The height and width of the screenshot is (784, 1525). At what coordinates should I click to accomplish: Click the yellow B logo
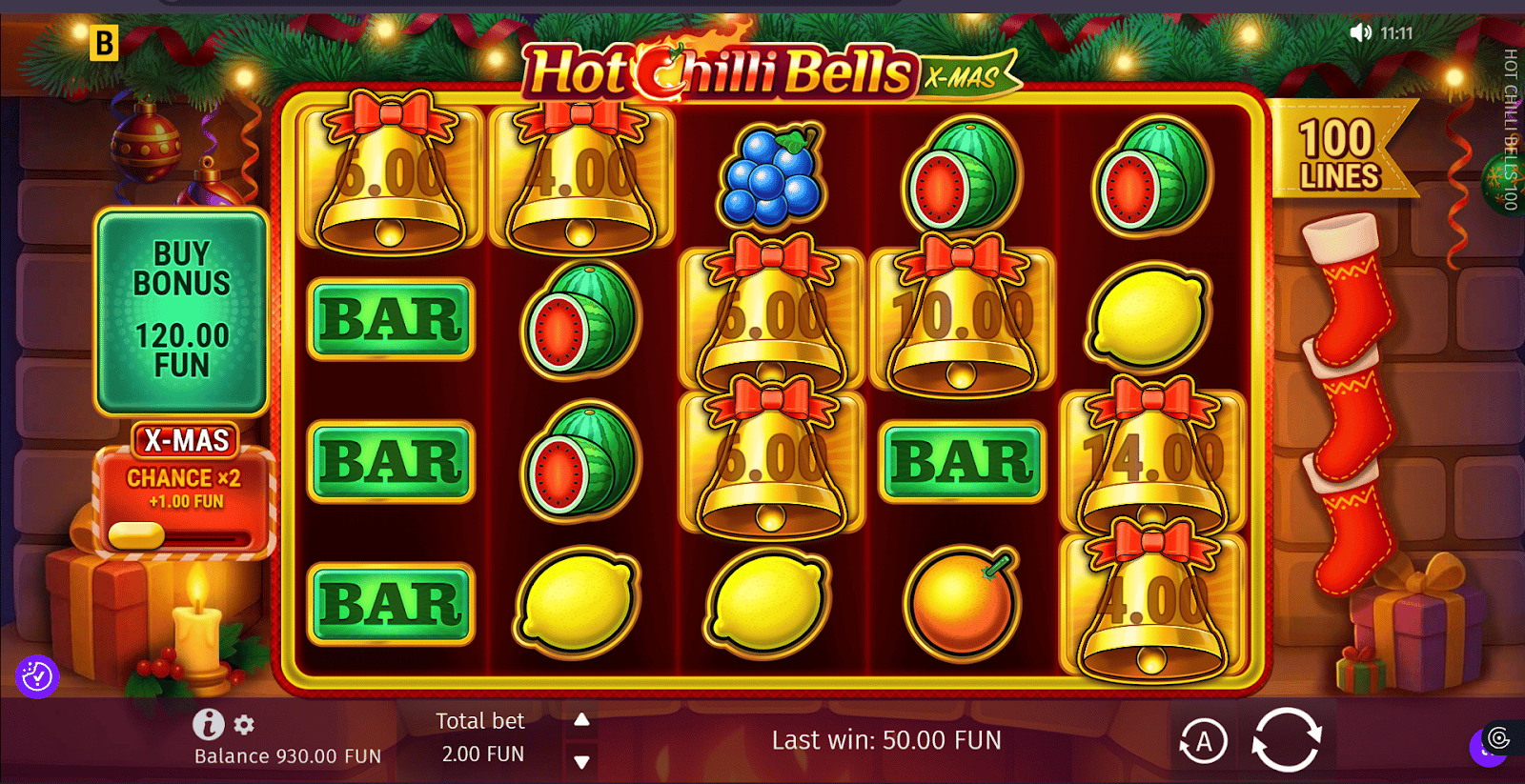coord(104,43)
